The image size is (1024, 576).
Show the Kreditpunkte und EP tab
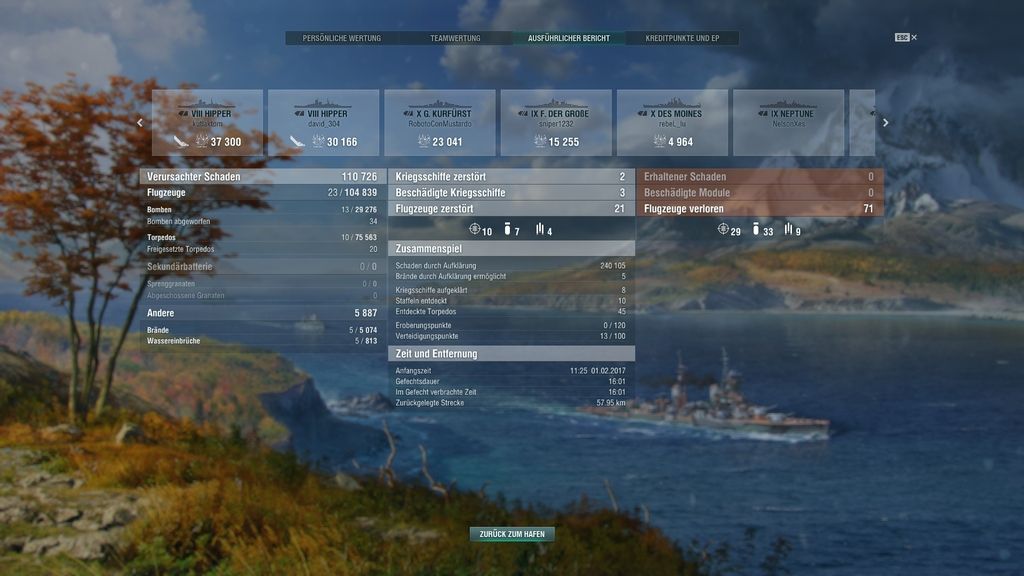coord(682,38)
